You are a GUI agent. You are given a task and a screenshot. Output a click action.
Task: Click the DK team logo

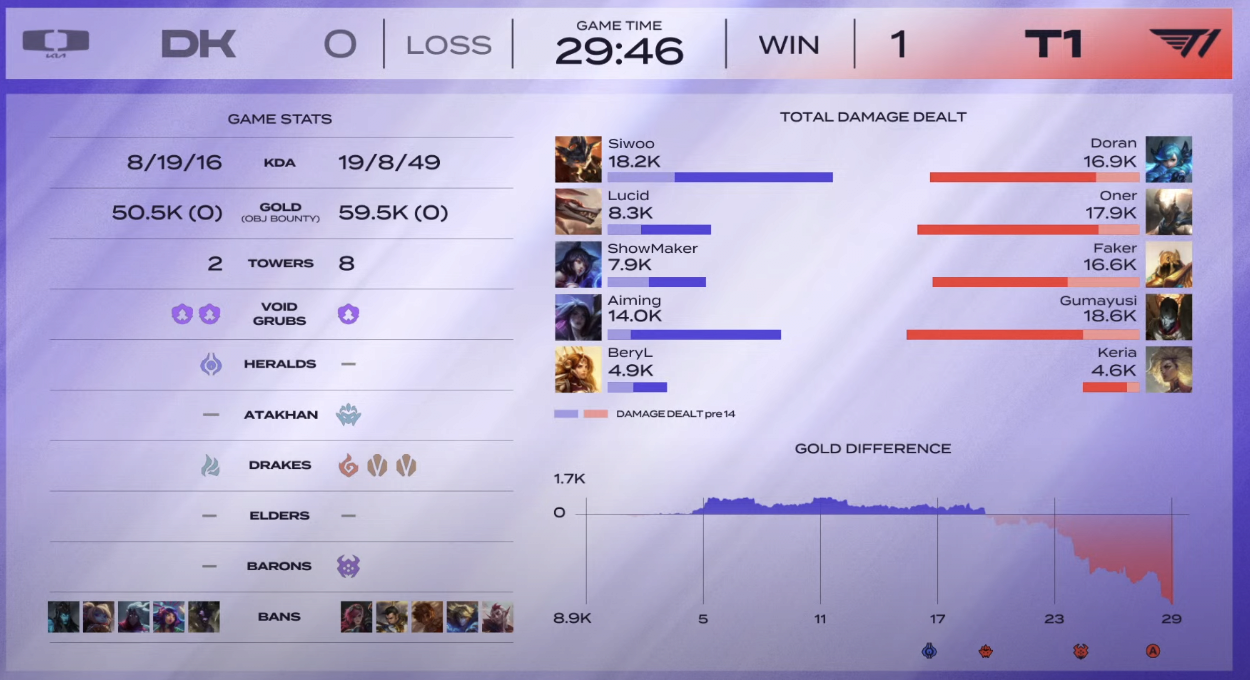pyautogui.click(x=56, y=43)
